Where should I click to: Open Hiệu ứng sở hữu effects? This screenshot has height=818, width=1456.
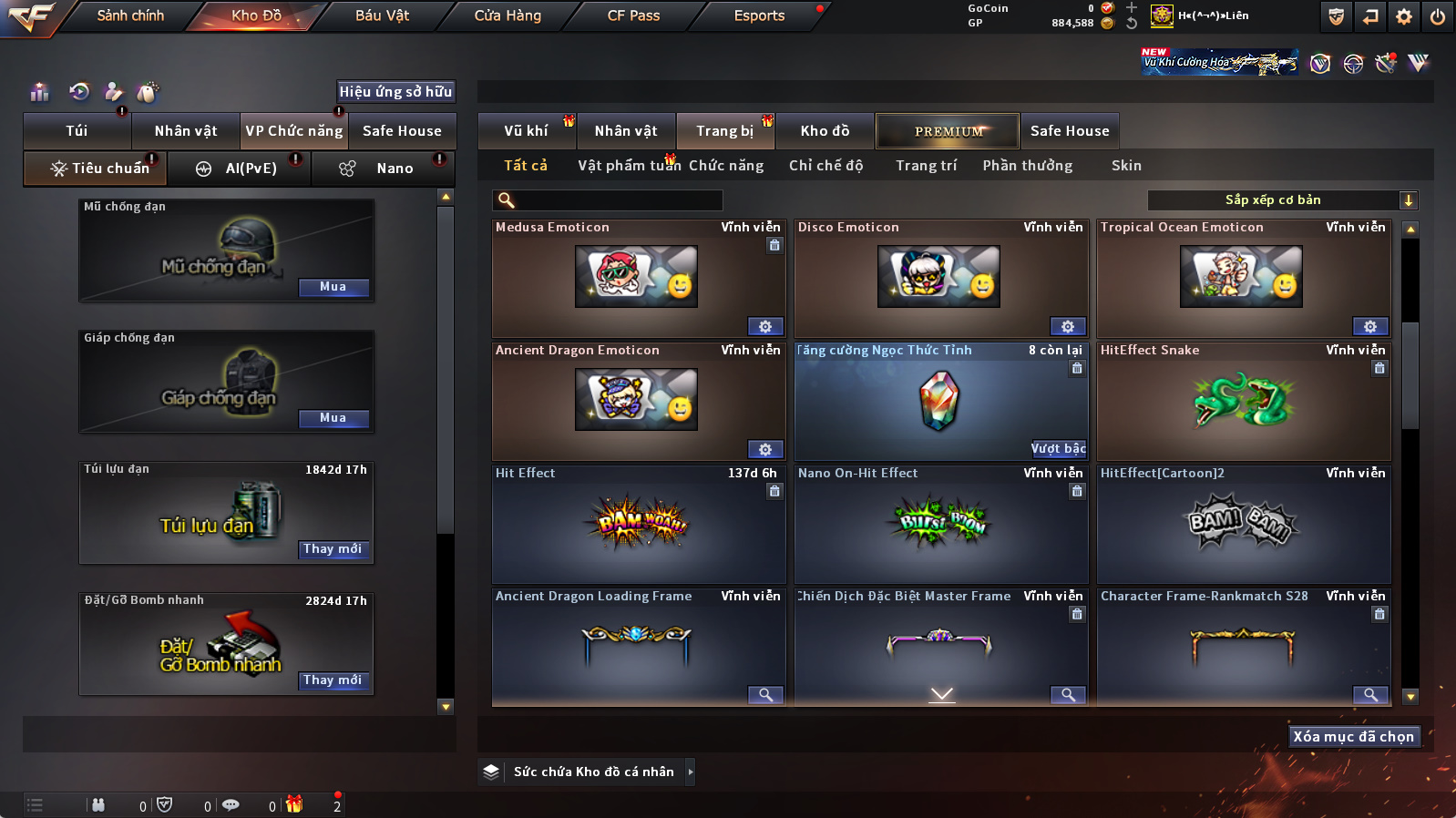click(395, 91)
